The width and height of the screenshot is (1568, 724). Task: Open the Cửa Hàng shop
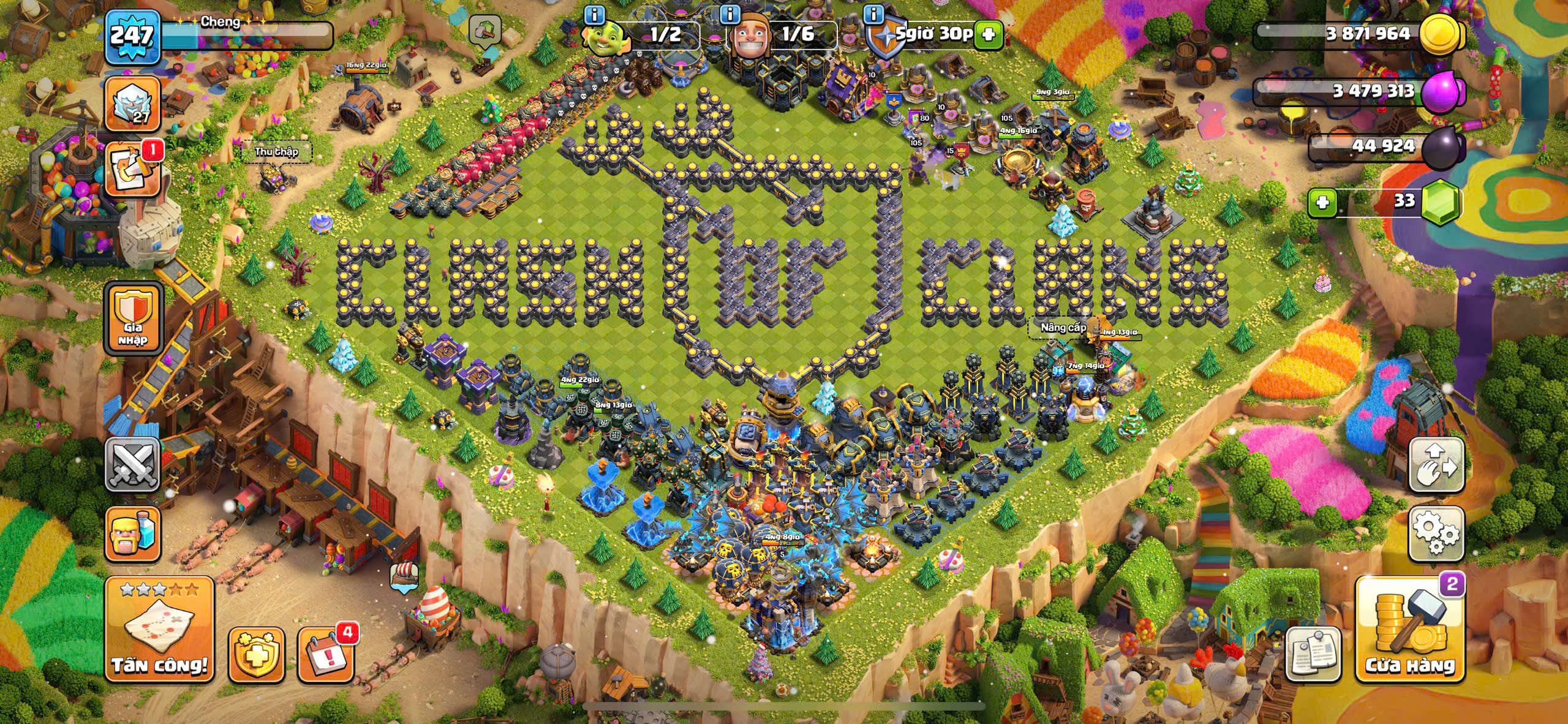coord(1410,630)
